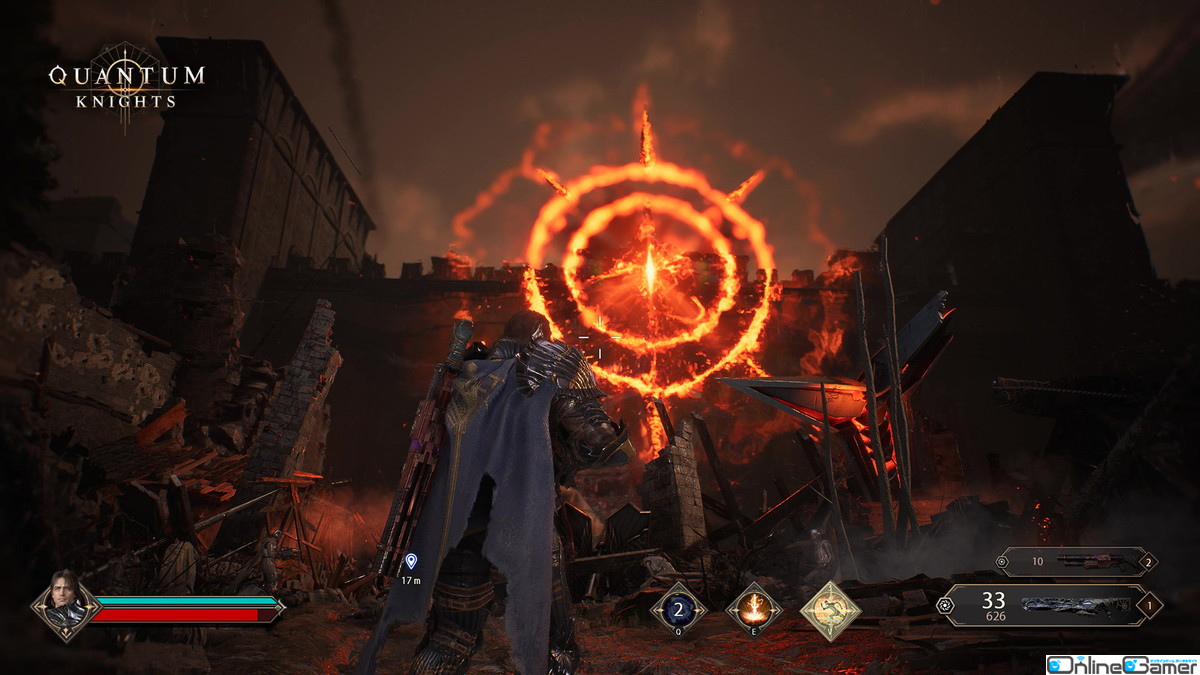Select the blue waypoint marker showing 17 m

(x=411, y=561)
